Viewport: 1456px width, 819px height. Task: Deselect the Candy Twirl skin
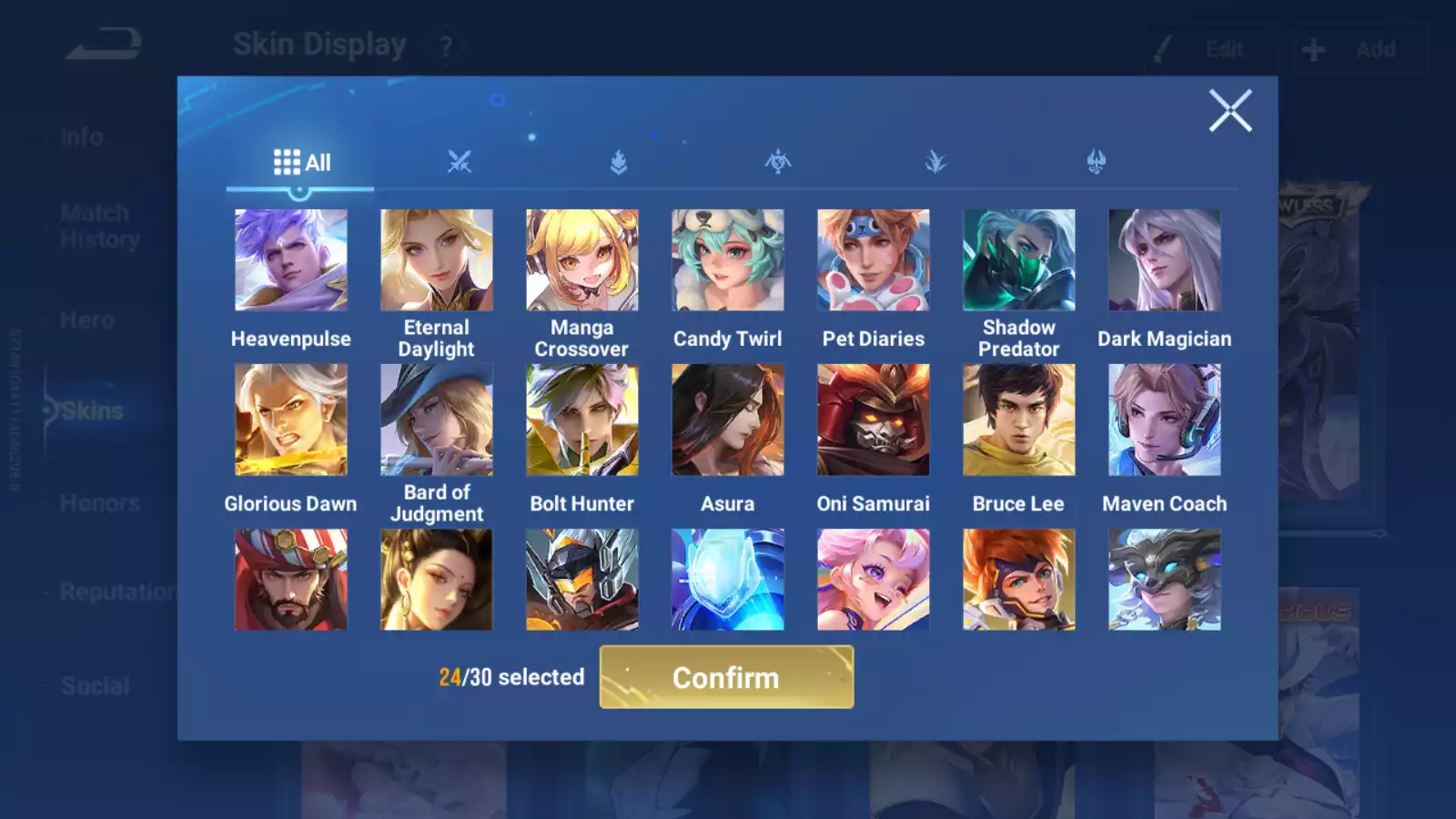(728, 258)
